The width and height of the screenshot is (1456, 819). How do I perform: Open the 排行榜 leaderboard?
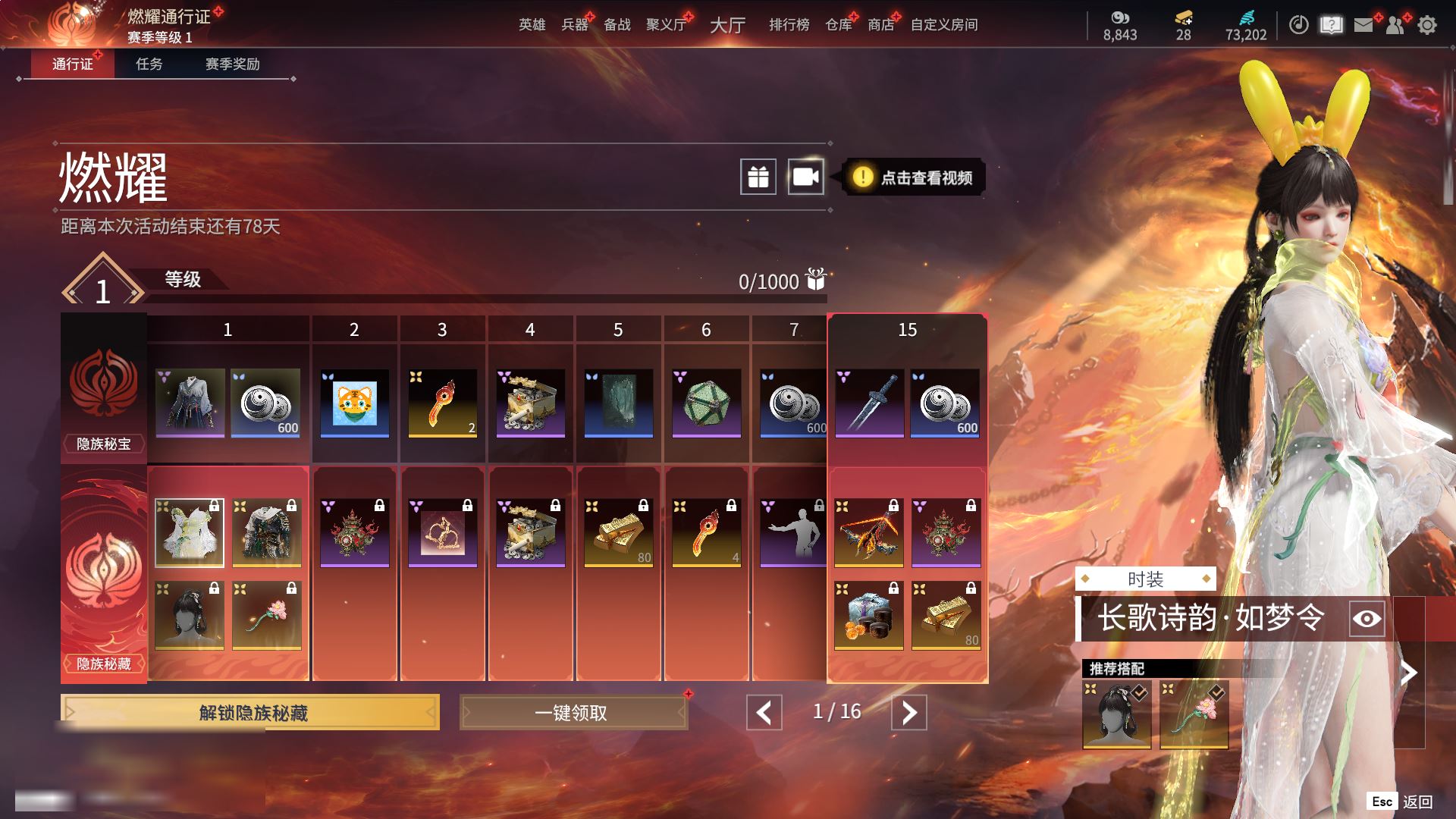789,25
